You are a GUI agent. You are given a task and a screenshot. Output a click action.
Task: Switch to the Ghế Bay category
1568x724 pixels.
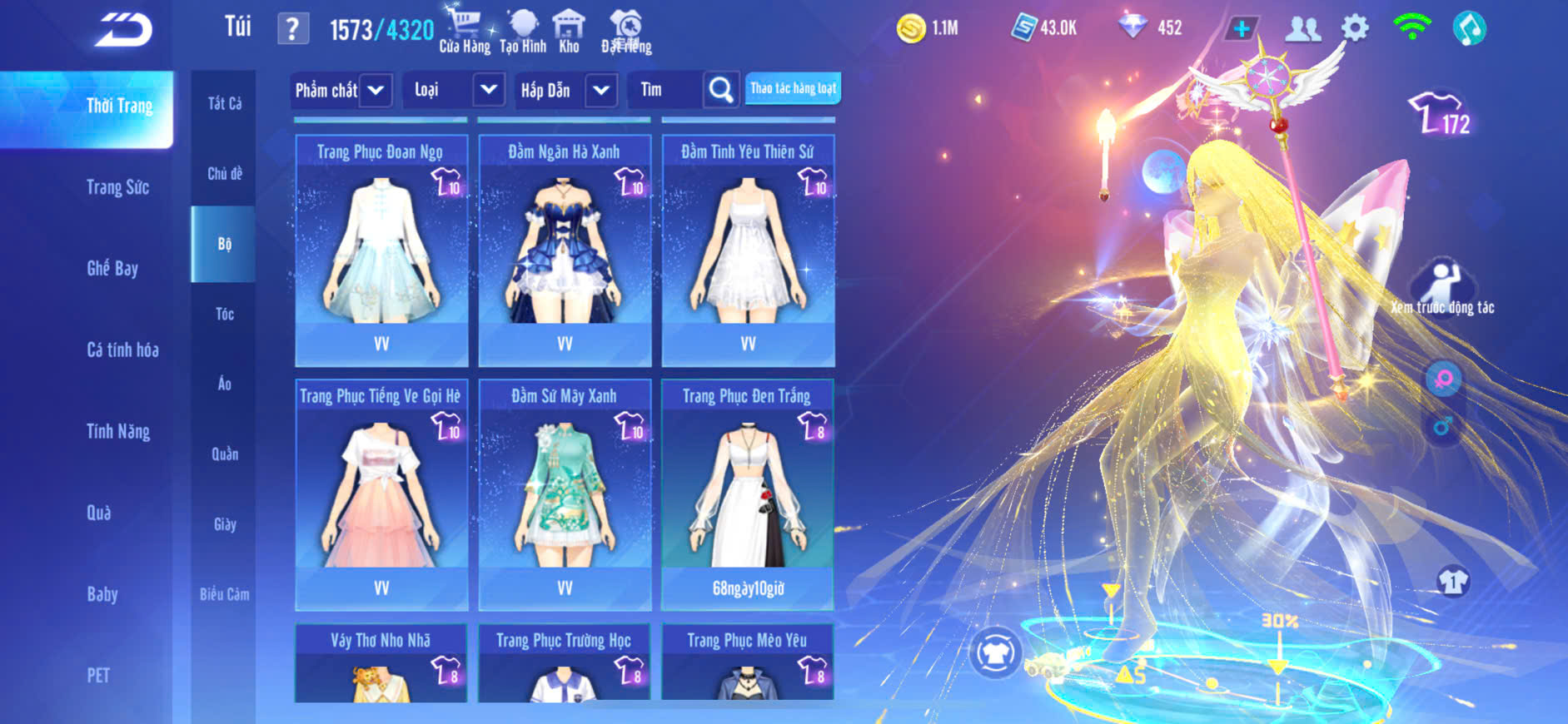click(112, 269)
